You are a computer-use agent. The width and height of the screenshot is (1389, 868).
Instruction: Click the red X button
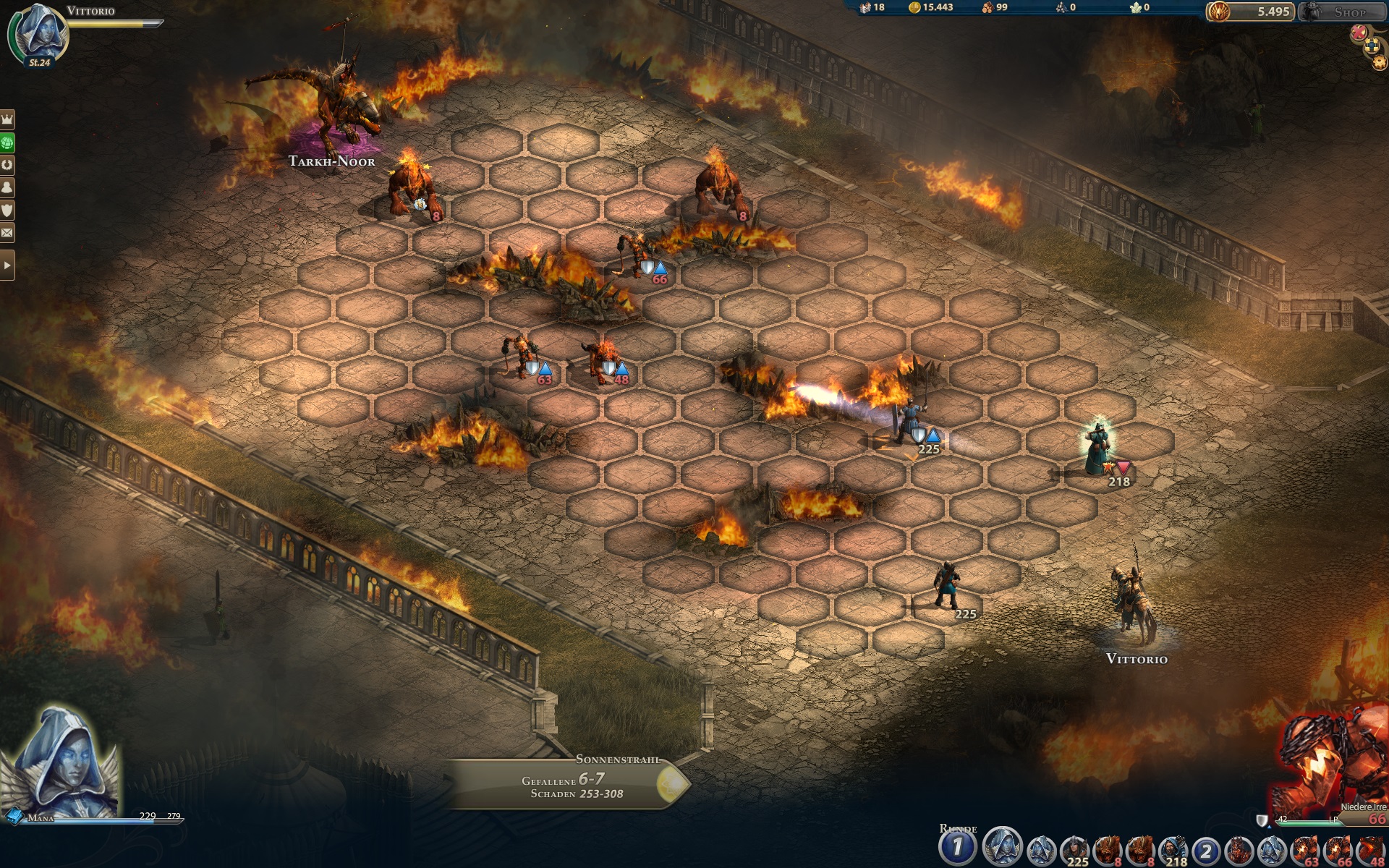pyautogui.click(x=1359, y=33)
